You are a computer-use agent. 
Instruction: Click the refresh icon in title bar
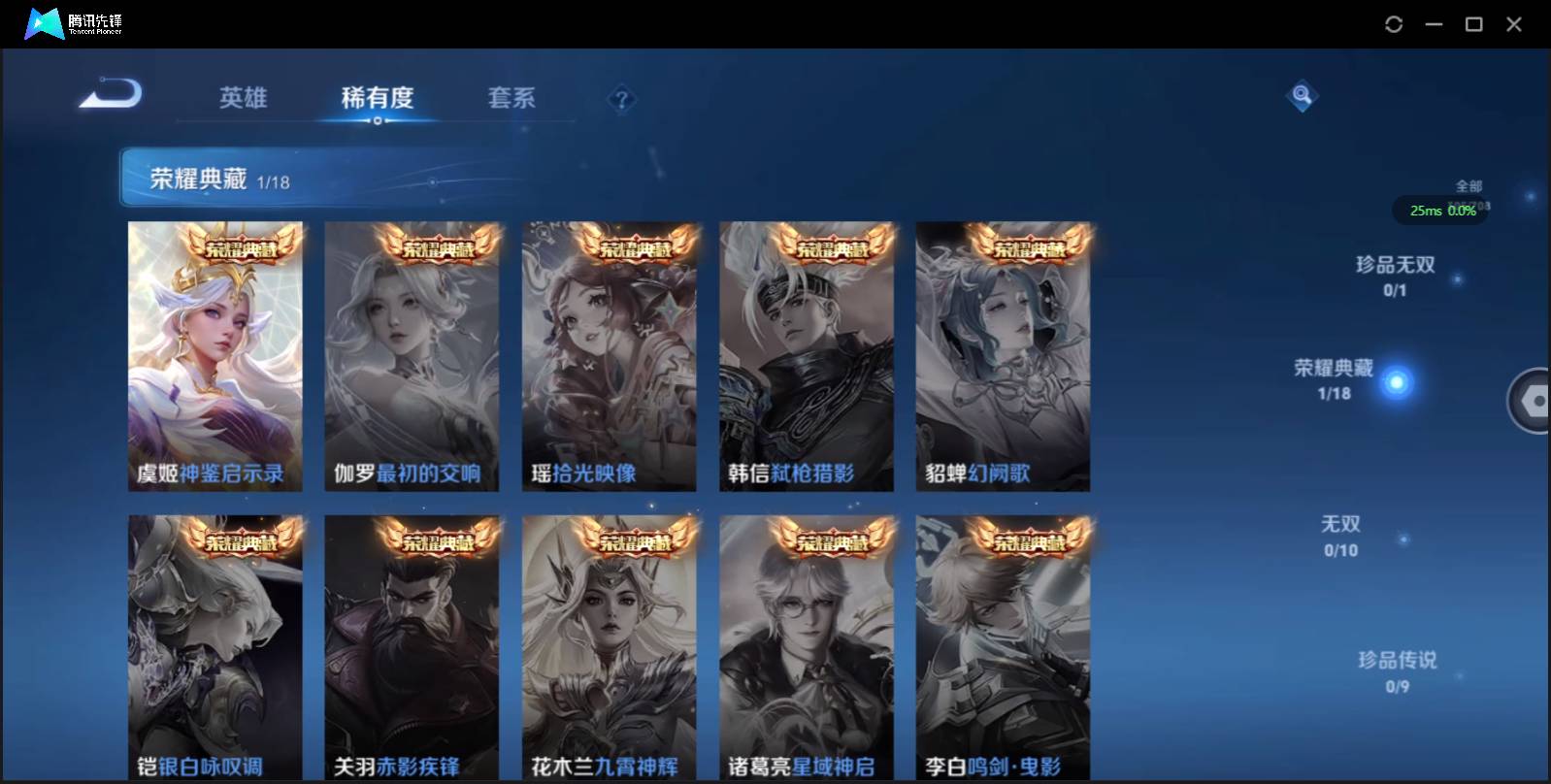[1395, 24]
